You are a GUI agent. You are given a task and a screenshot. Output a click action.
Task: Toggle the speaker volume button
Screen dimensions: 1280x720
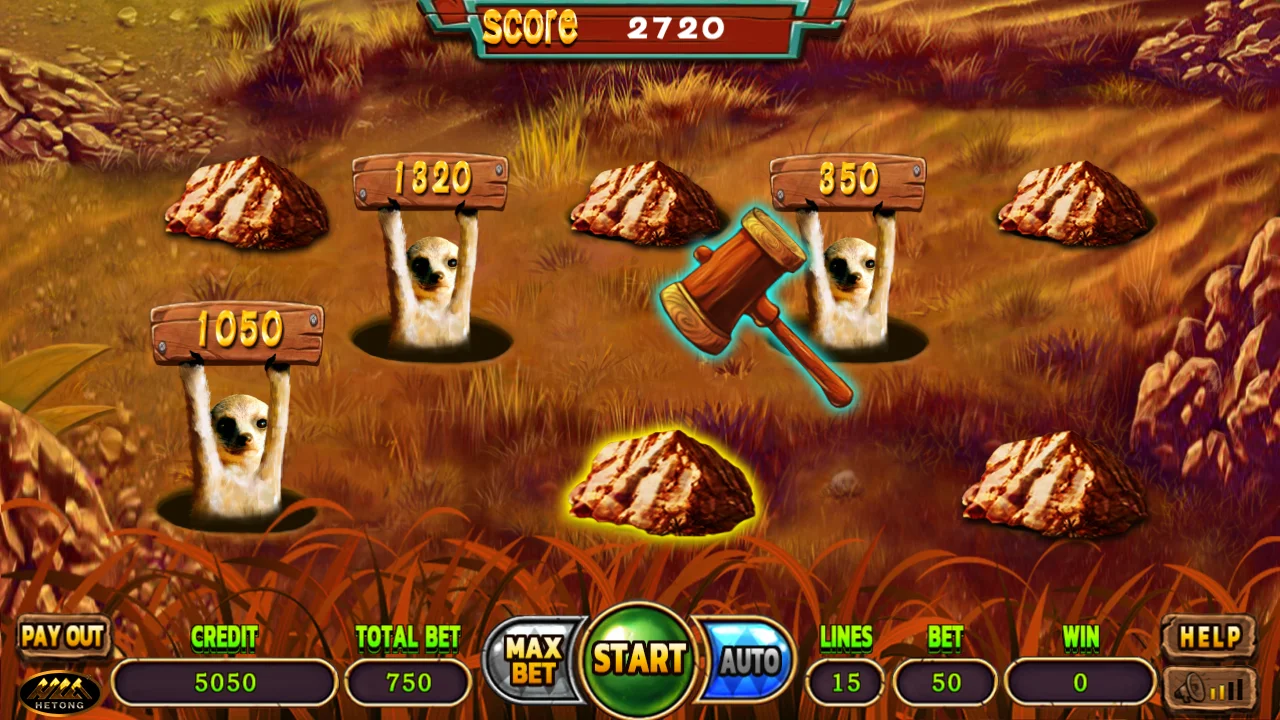[1209, 688]
